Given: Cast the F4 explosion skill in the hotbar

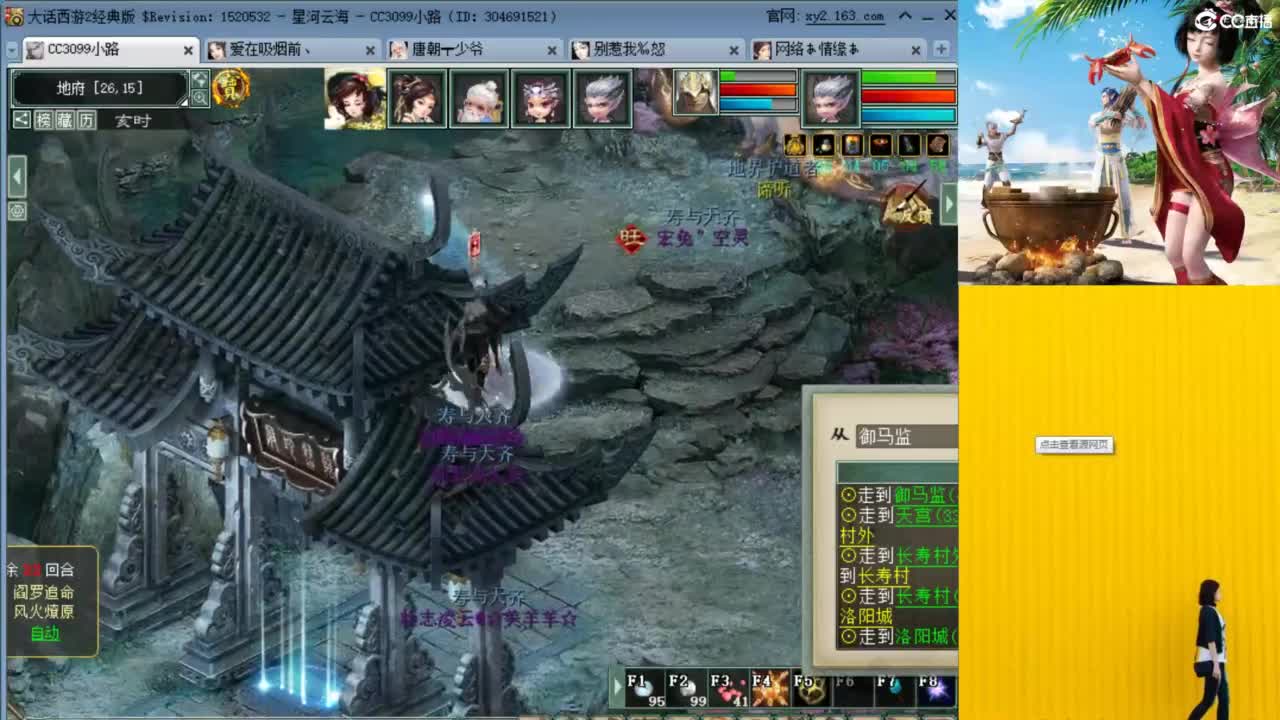Looking at the screenshot, I should [770, 687].
